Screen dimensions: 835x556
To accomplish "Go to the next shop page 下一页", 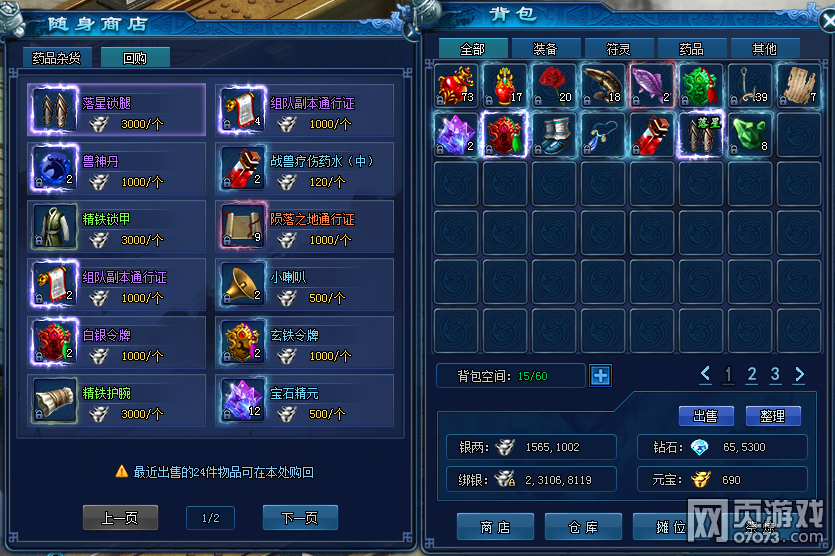I will (x=300, y=517).
